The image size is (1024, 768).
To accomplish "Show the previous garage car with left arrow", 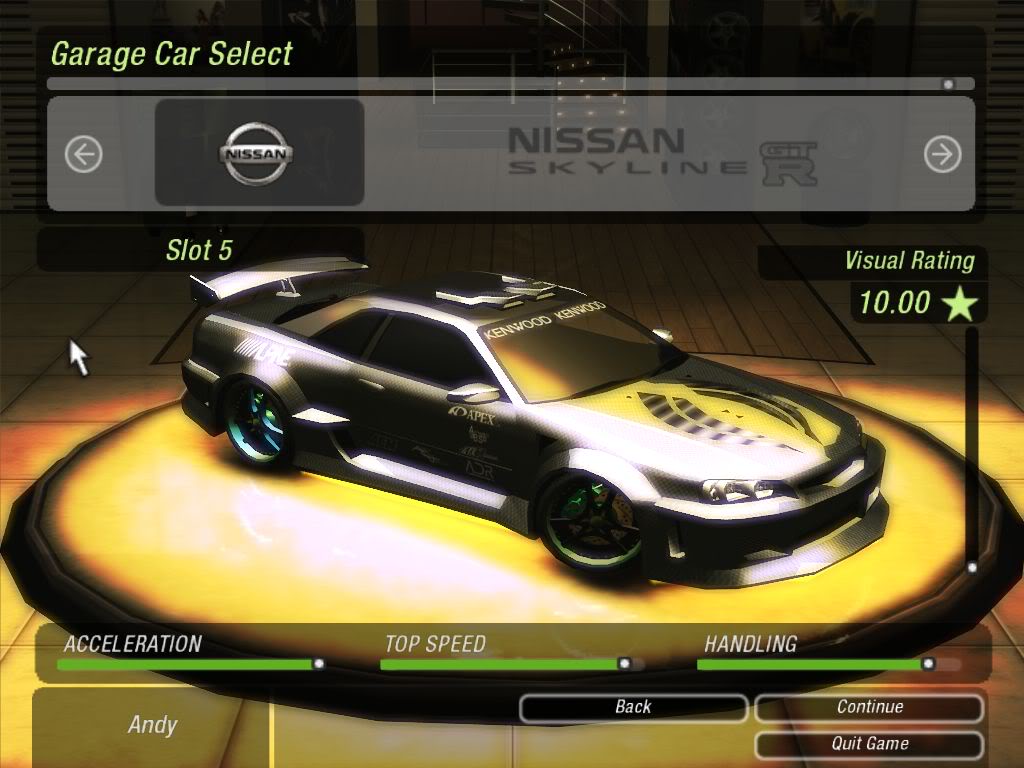I will 84,154.
